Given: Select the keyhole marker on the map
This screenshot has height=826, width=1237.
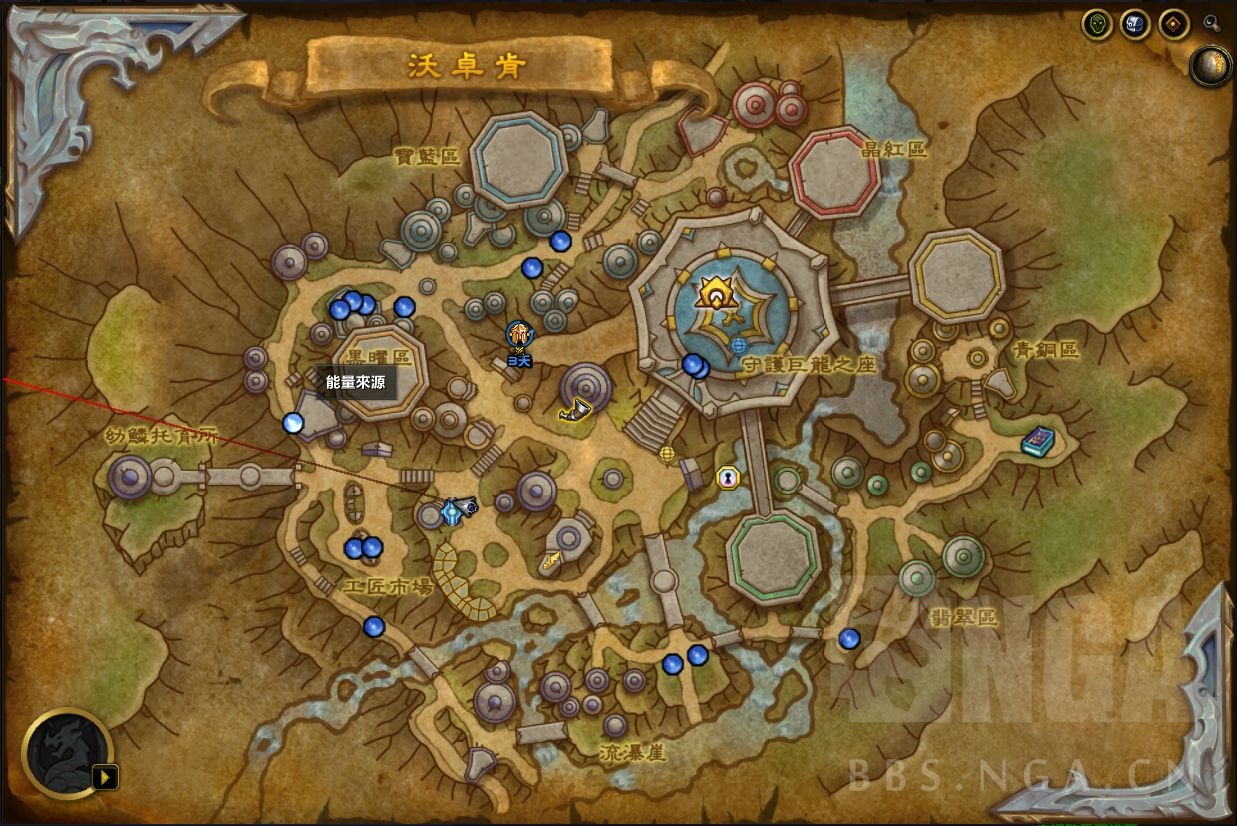Looking at the screenshot, I should tap(727, 478).
